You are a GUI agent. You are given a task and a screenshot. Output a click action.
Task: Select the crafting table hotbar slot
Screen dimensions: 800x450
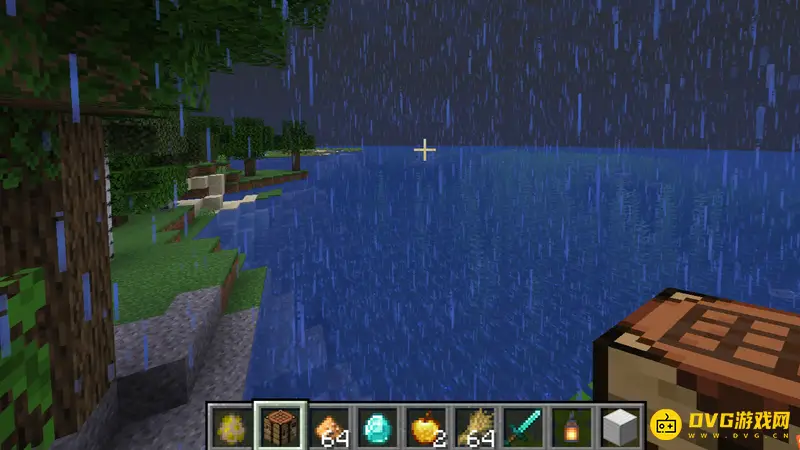(x=279, y=427)
